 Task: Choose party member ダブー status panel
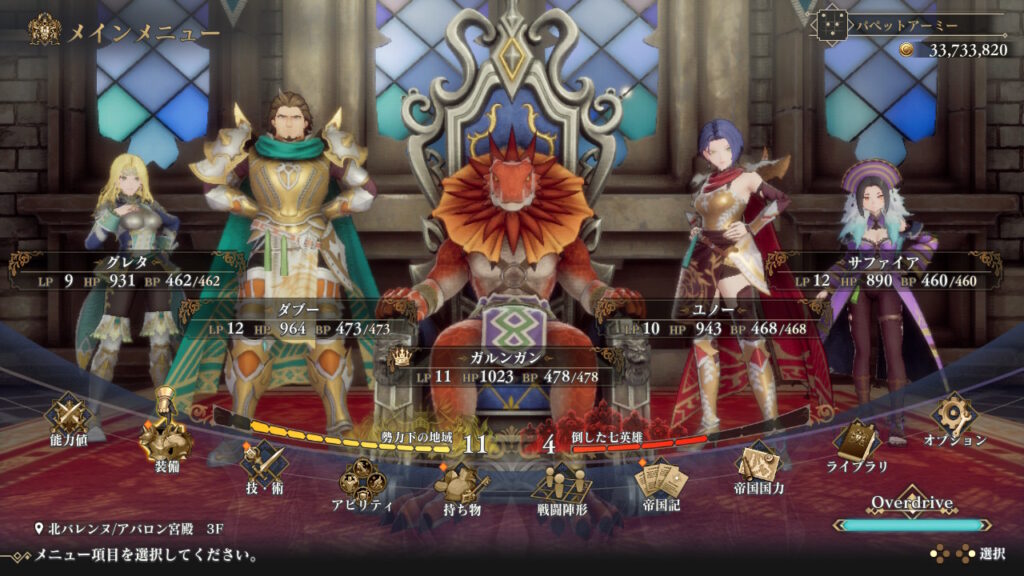pyautogui.click(x=297, y=318)
